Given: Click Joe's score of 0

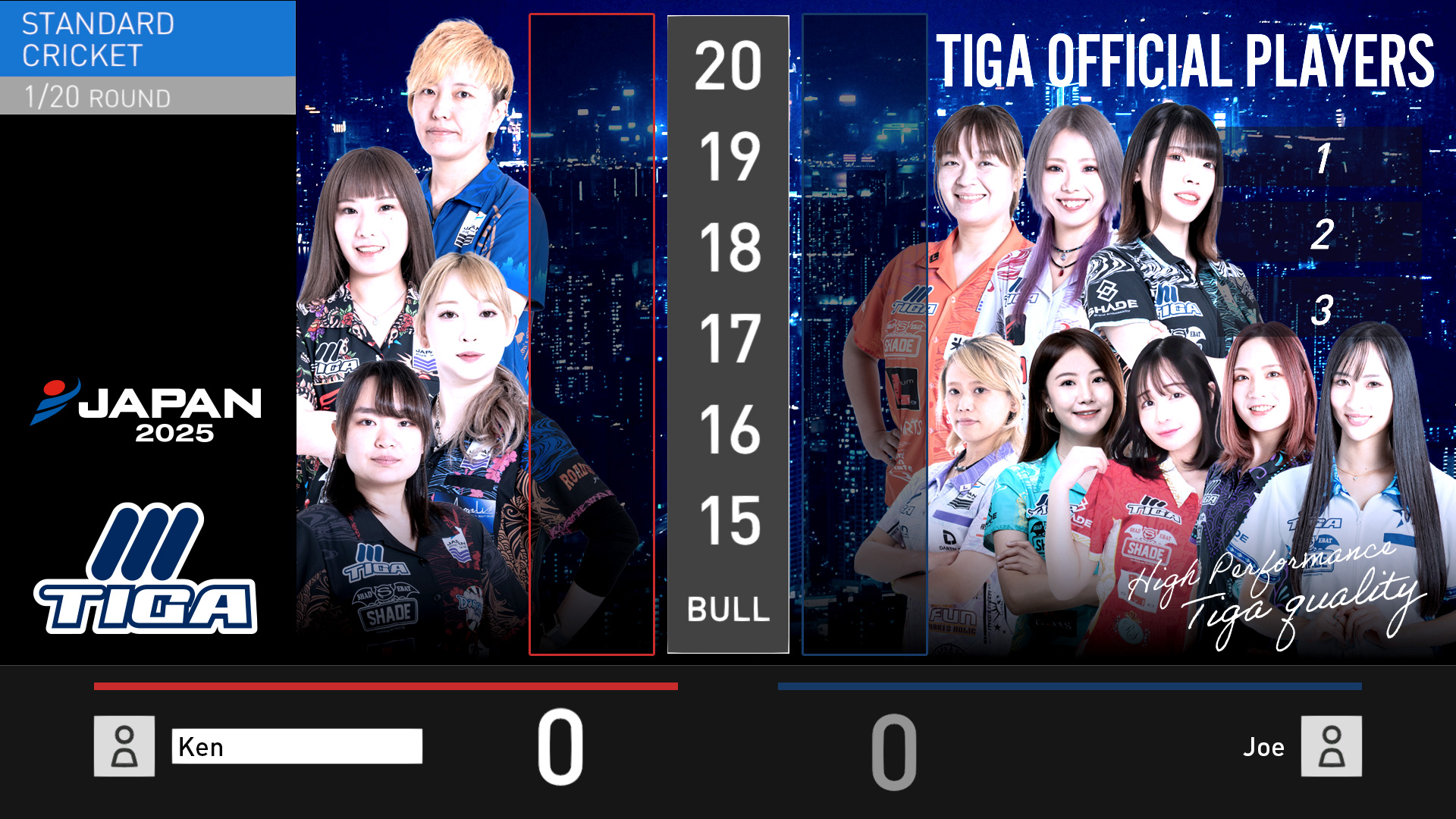Looking at the screenshot, I should click(x=895, y=751).
